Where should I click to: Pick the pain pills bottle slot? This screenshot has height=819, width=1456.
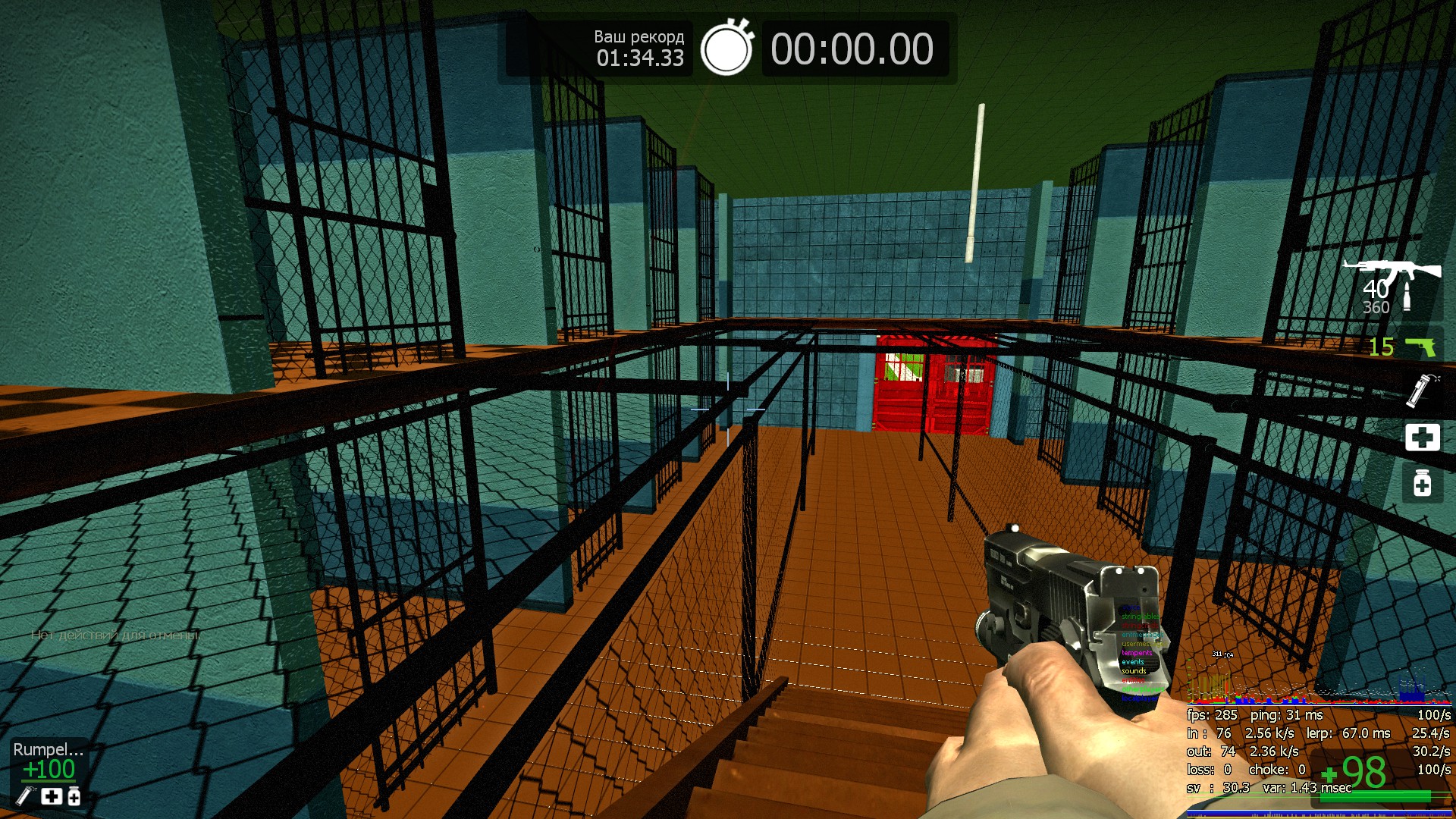[1422, 483]
